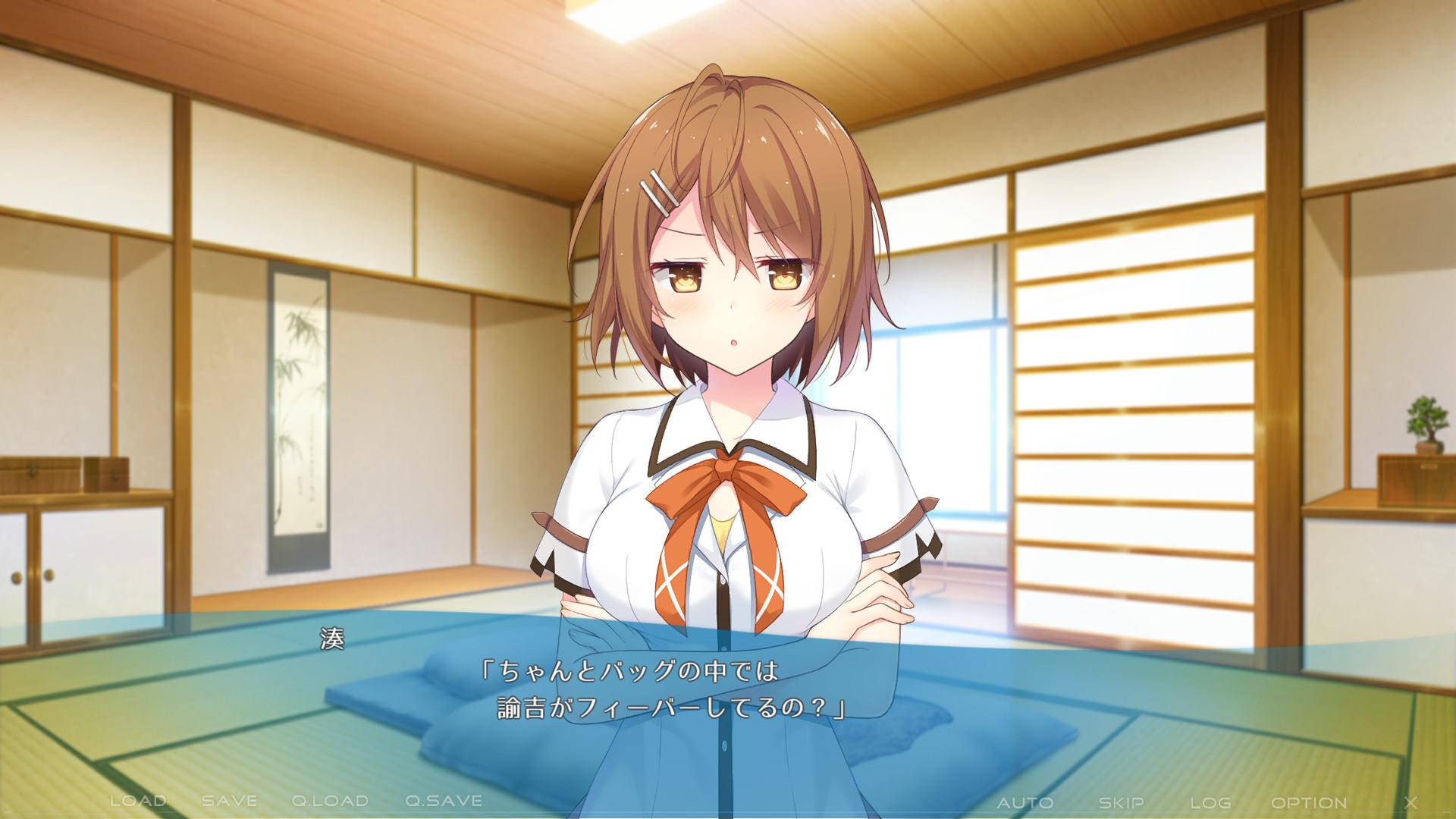The height and width of the screenshot is (819, 1456).
Task: Click Q.SAVE to overwrite the quicksave slot
Action: click(x=444, y=800)
